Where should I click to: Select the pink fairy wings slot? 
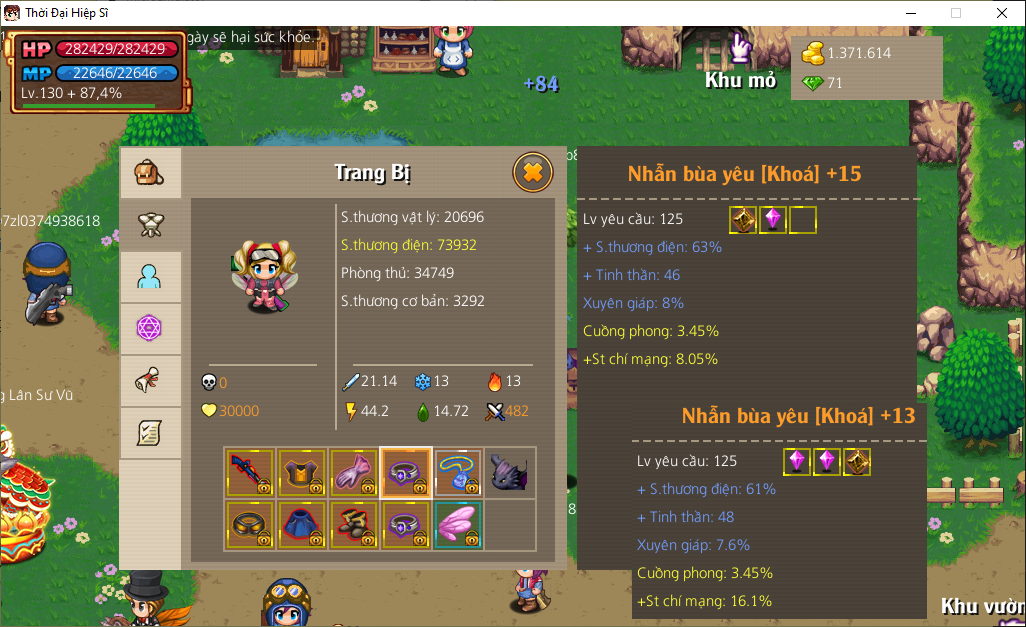click(458, 525)
